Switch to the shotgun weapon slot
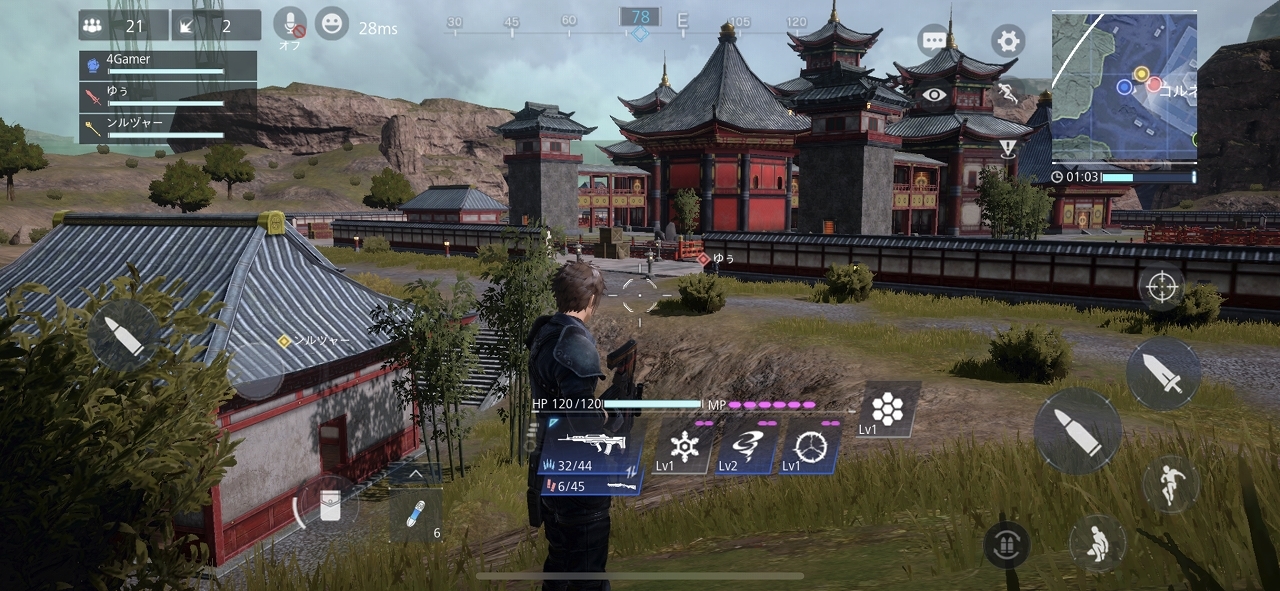Viewport: 1280px width, 591px height. pos(590,485)
